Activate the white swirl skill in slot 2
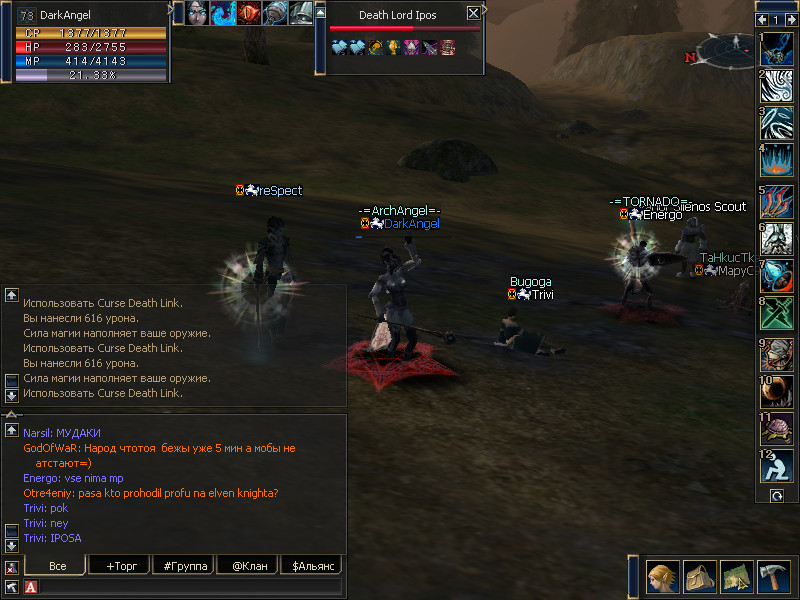 [x=777, y=84]
